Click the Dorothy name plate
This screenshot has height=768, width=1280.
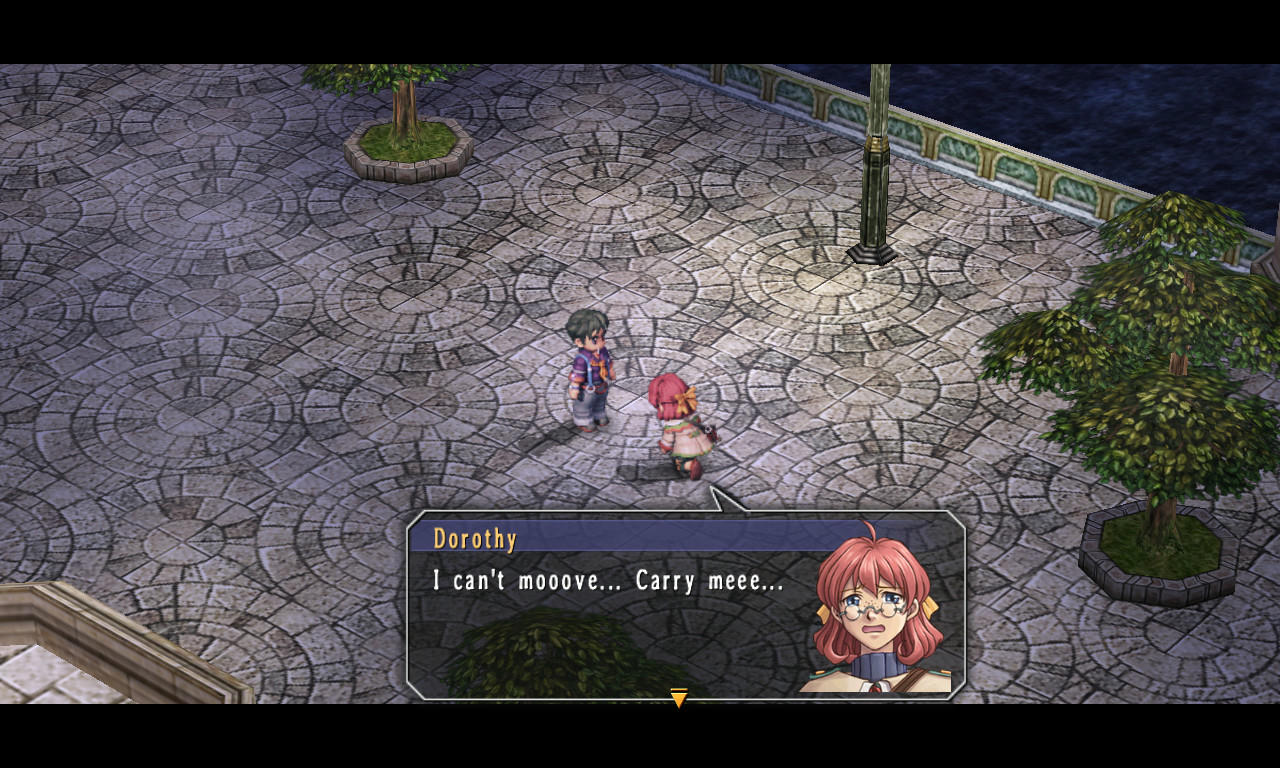pos(477,539)
